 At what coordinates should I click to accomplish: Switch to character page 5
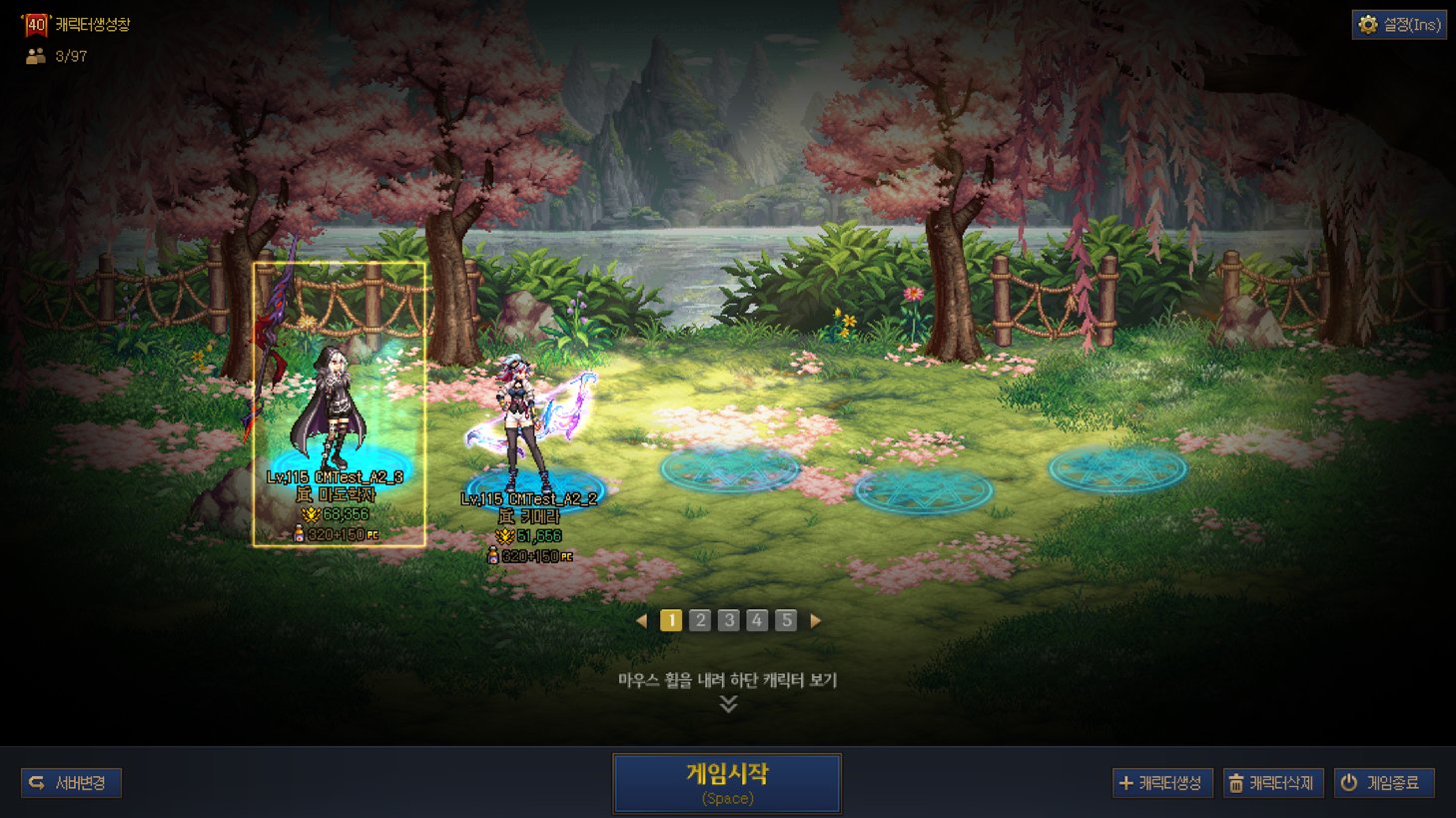click(x=786, y=620)
